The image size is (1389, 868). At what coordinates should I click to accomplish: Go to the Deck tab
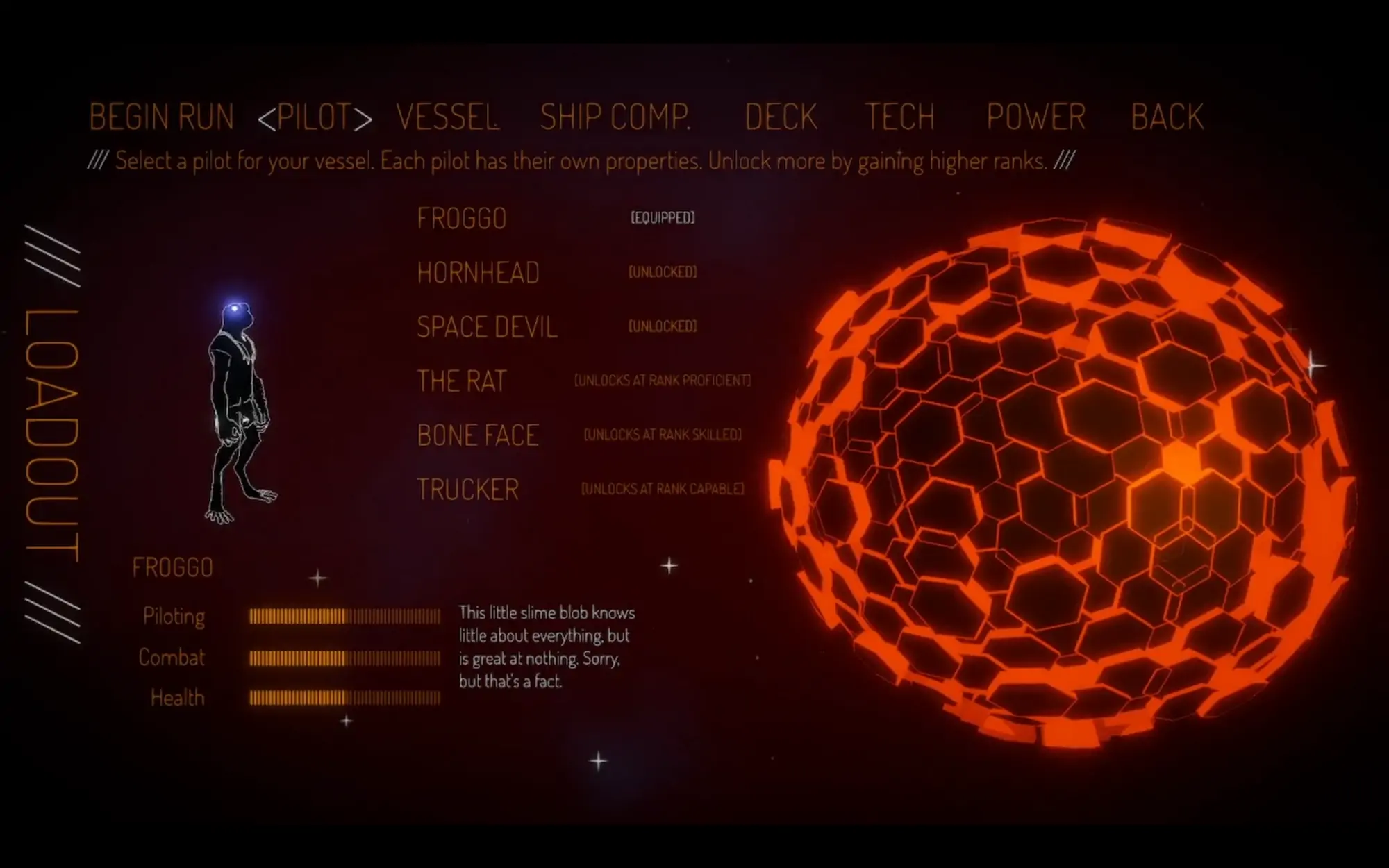[781, 117]
